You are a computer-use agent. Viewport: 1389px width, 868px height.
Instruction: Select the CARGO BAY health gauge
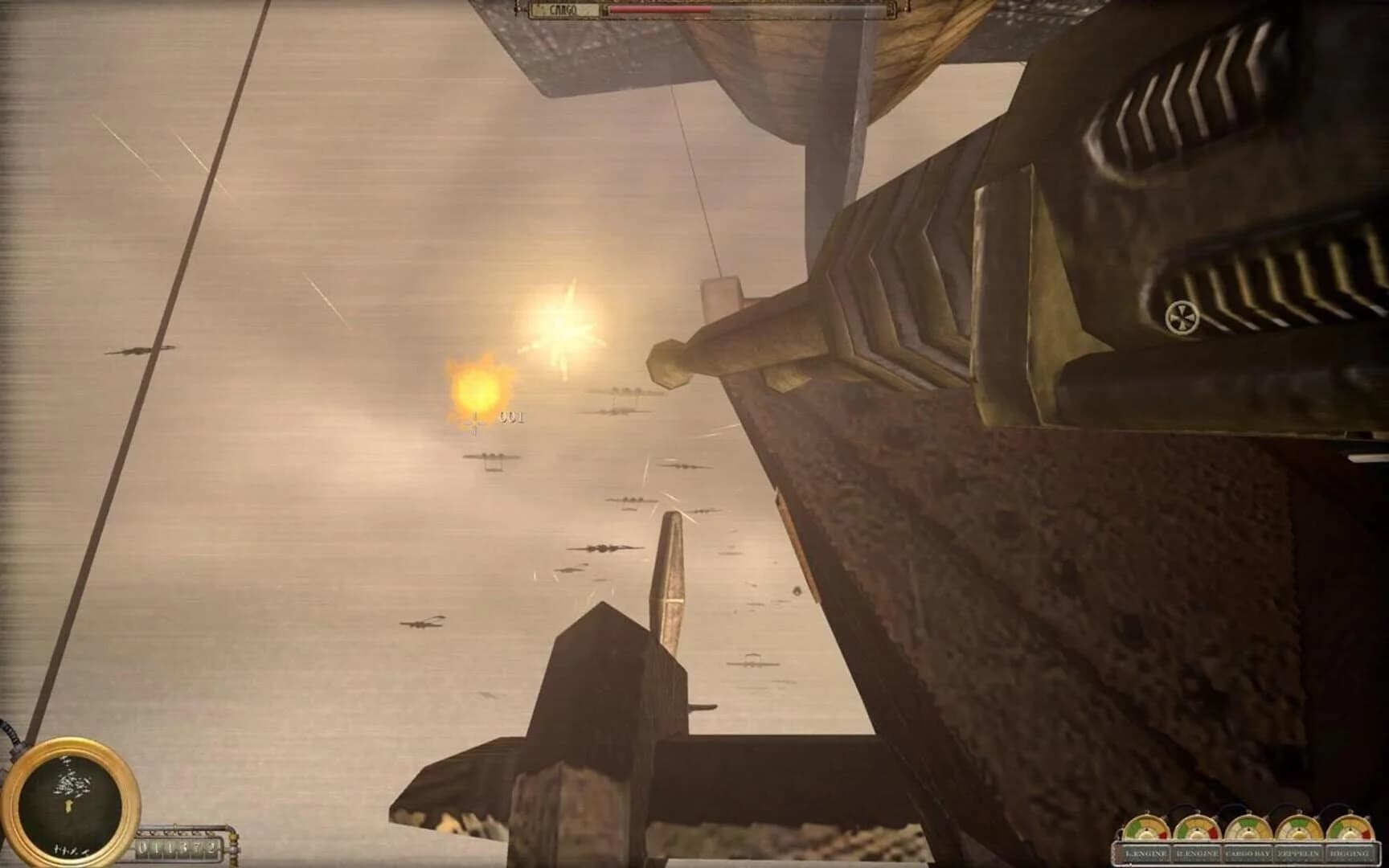click(1249, 828)
